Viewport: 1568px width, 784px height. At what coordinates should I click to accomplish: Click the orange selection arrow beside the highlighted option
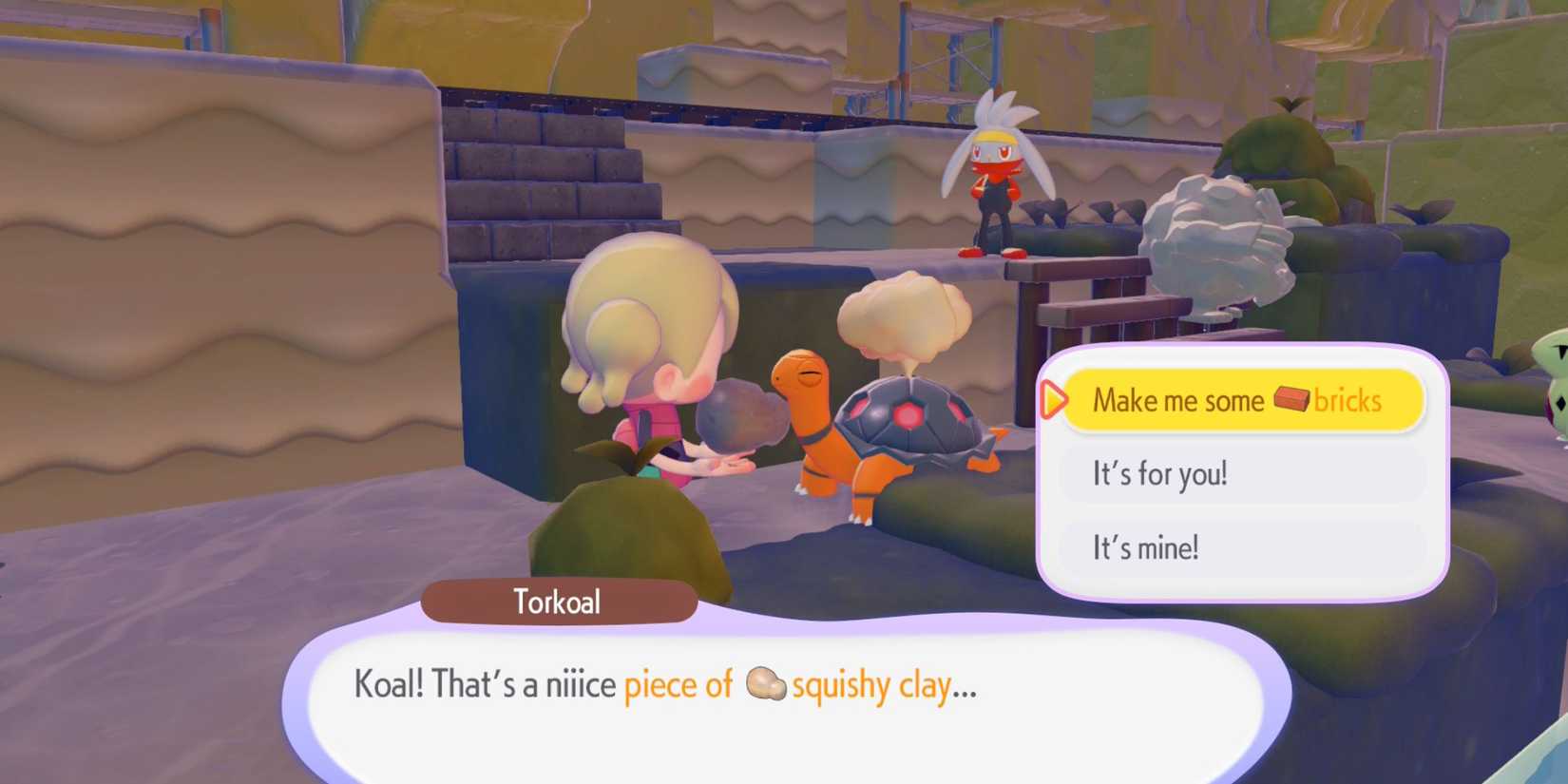coord(1055,400)
